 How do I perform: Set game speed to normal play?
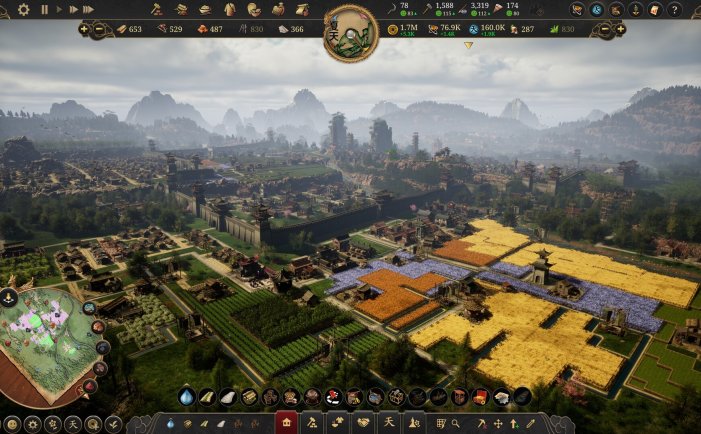coord(58,9)
